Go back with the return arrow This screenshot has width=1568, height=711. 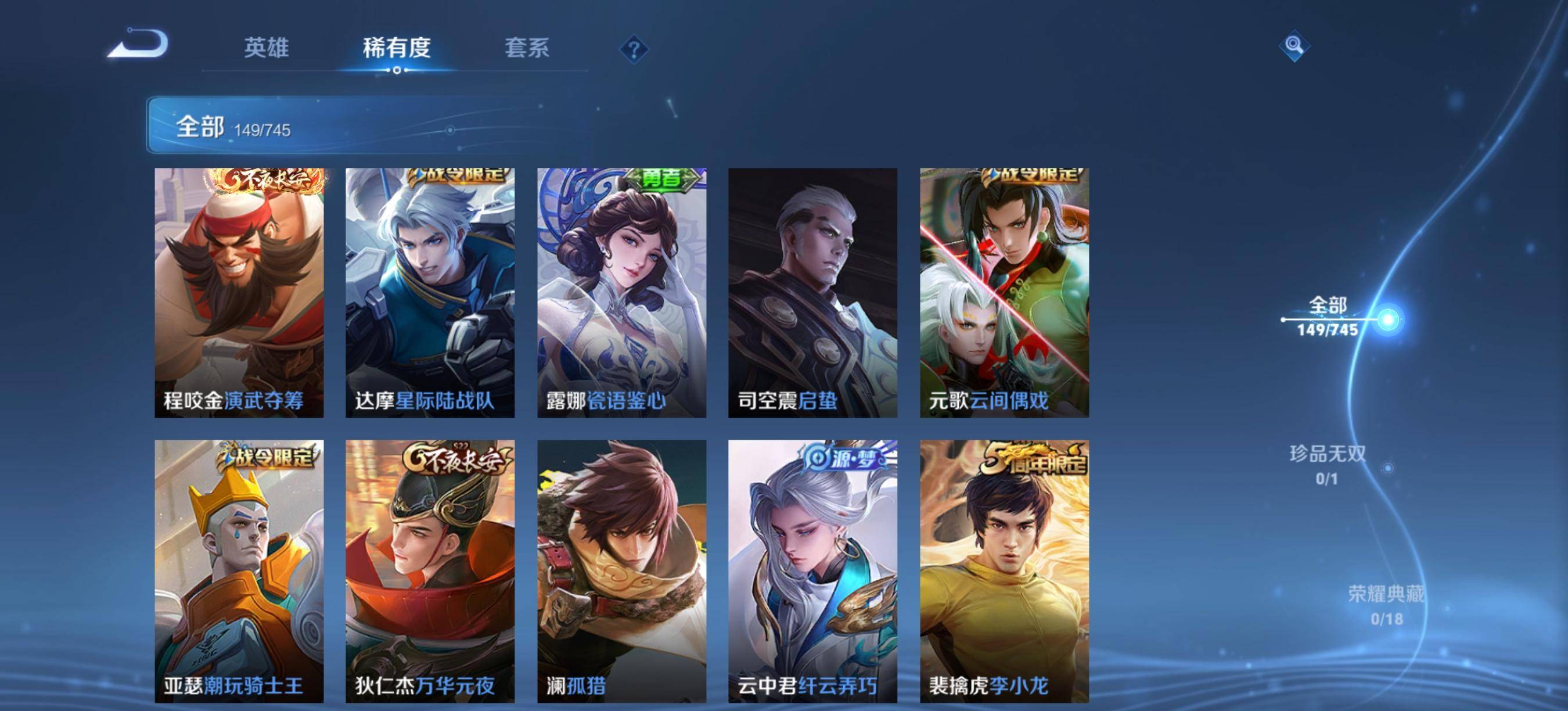(138, 44)
